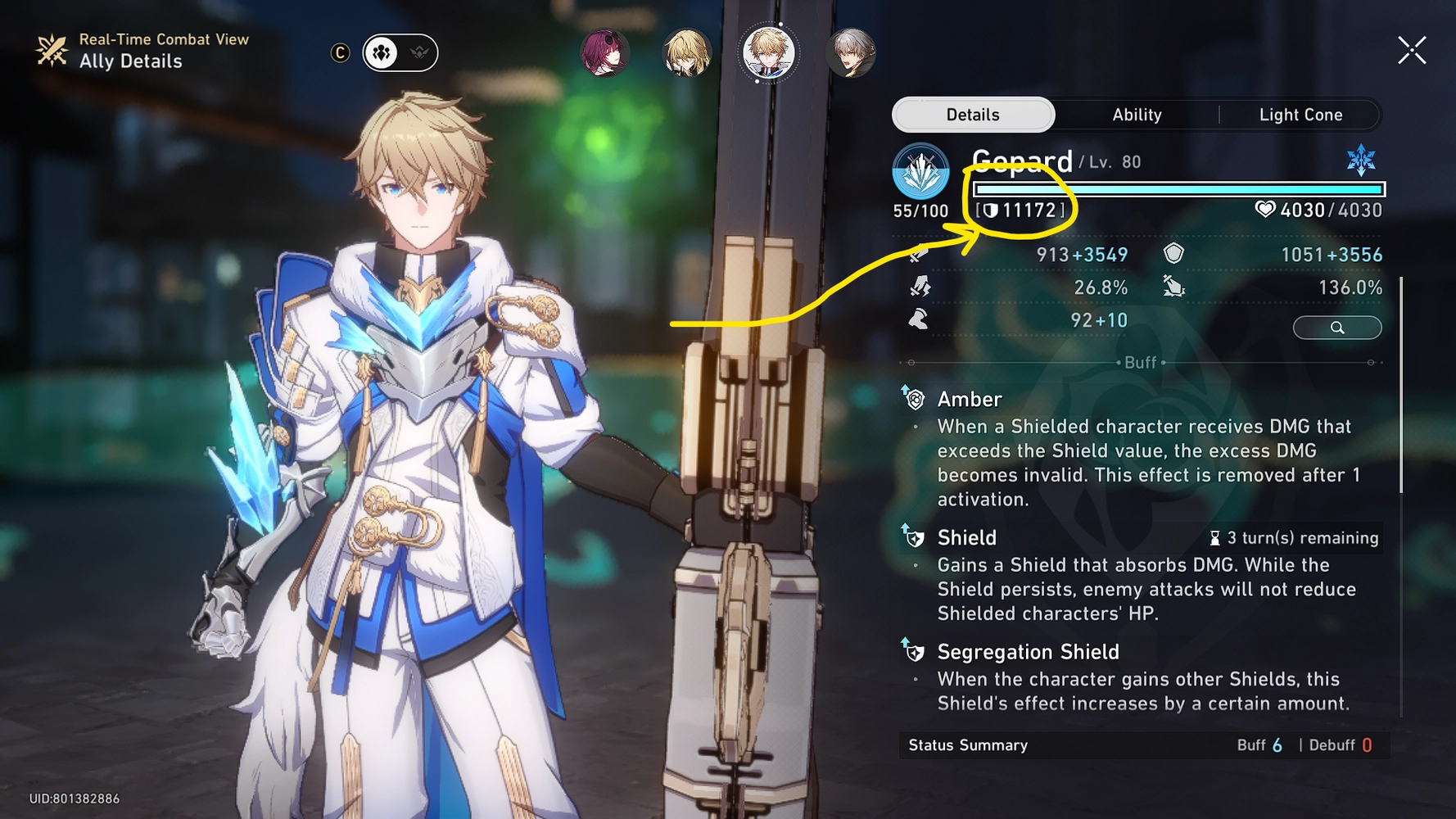Select Kafka's portrait at the top

pos(606,52)
